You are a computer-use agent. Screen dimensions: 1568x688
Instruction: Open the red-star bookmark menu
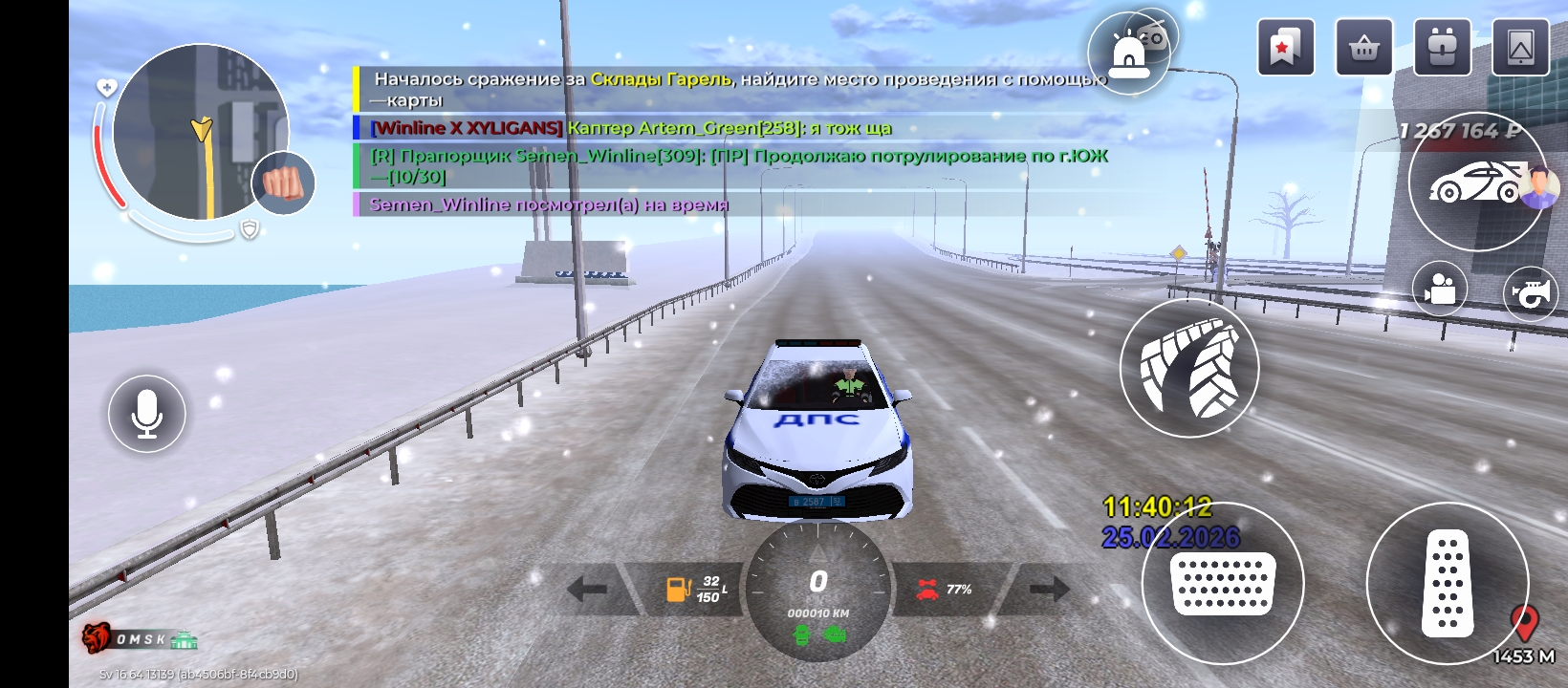1285,47
